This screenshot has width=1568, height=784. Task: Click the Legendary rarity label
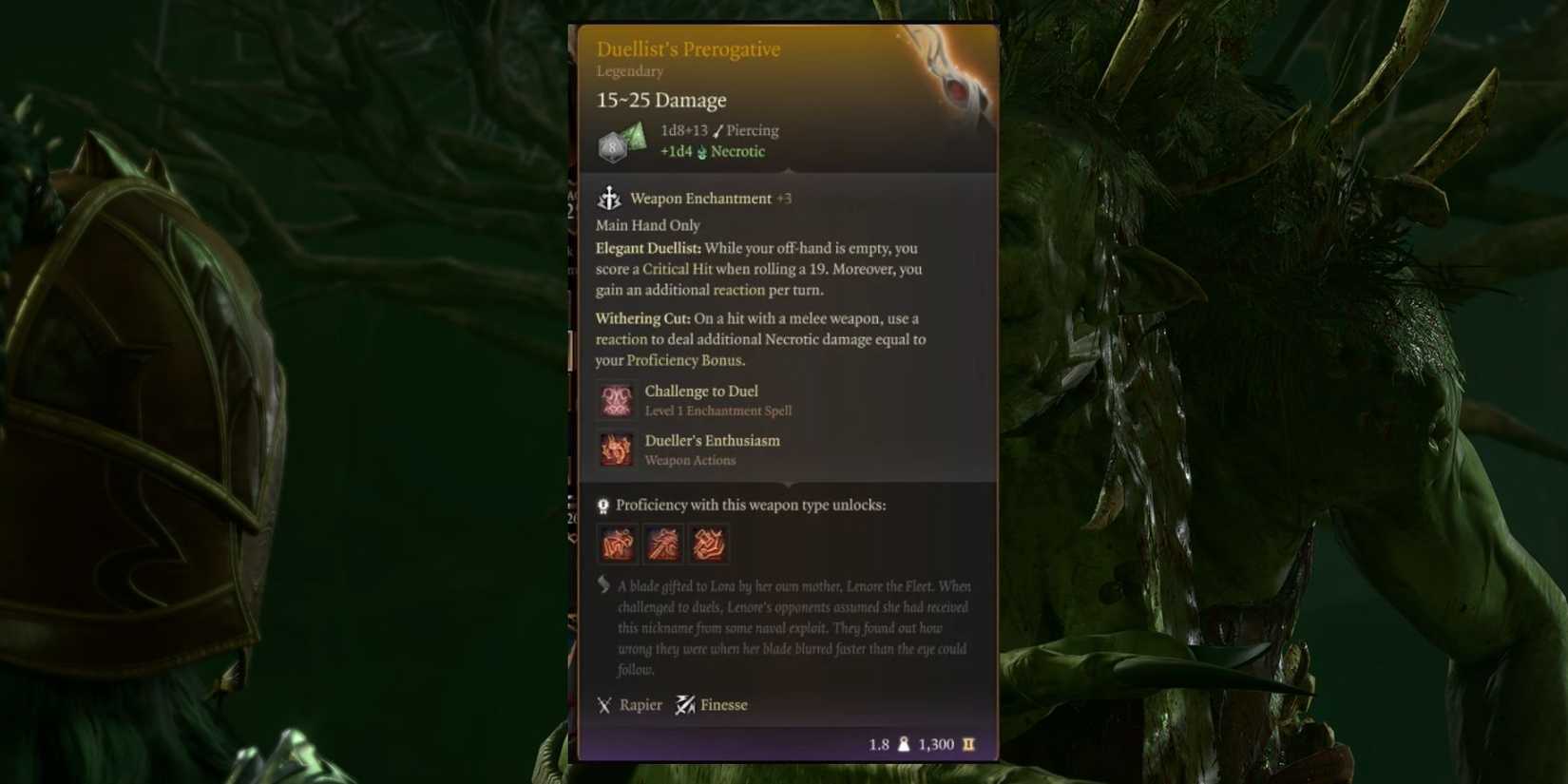[629, 70]
